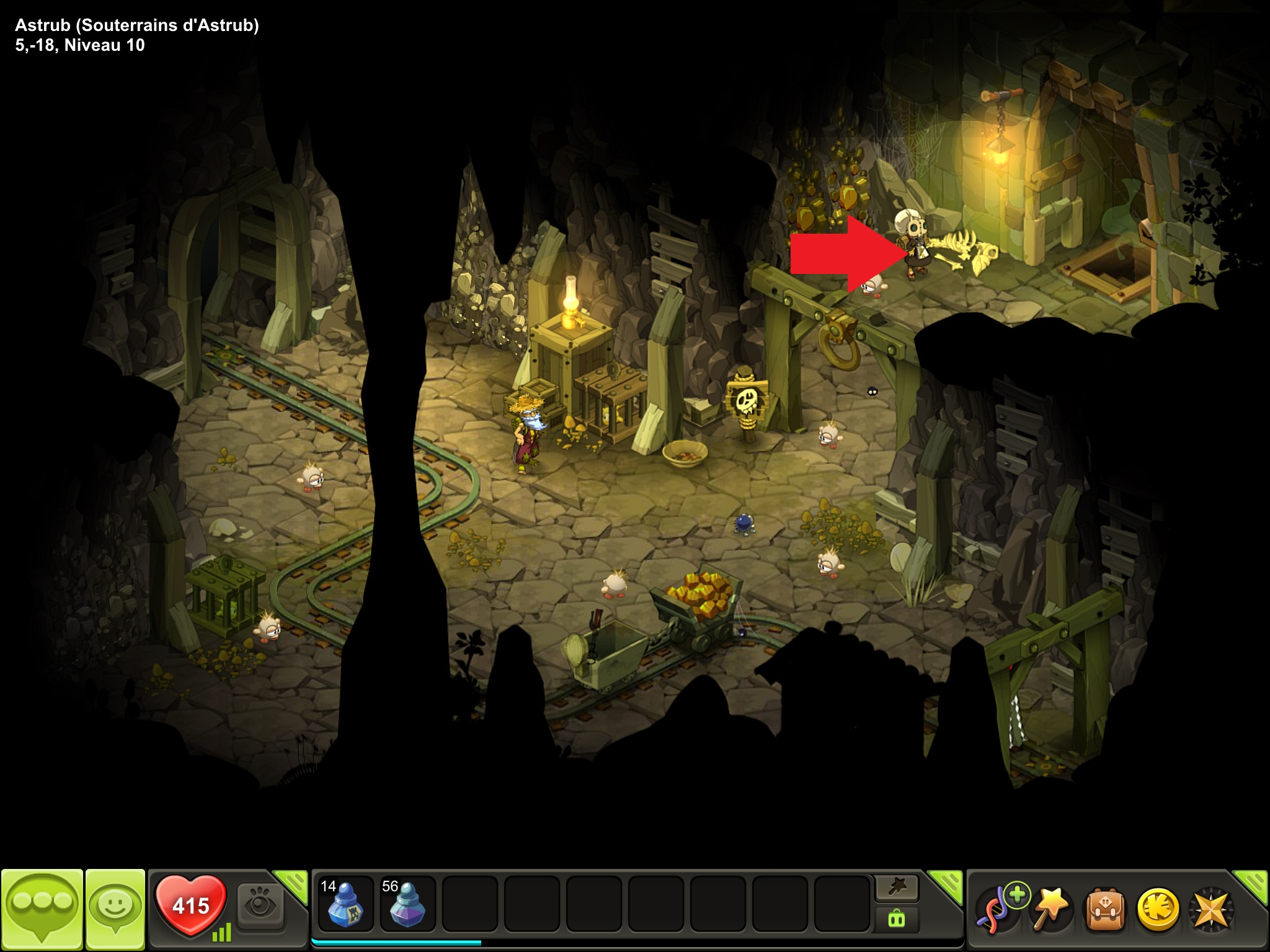This screenshot has height=952, width=1270.
Task: Switch shortcut bar to the green bag items tab
Action: 896,918
